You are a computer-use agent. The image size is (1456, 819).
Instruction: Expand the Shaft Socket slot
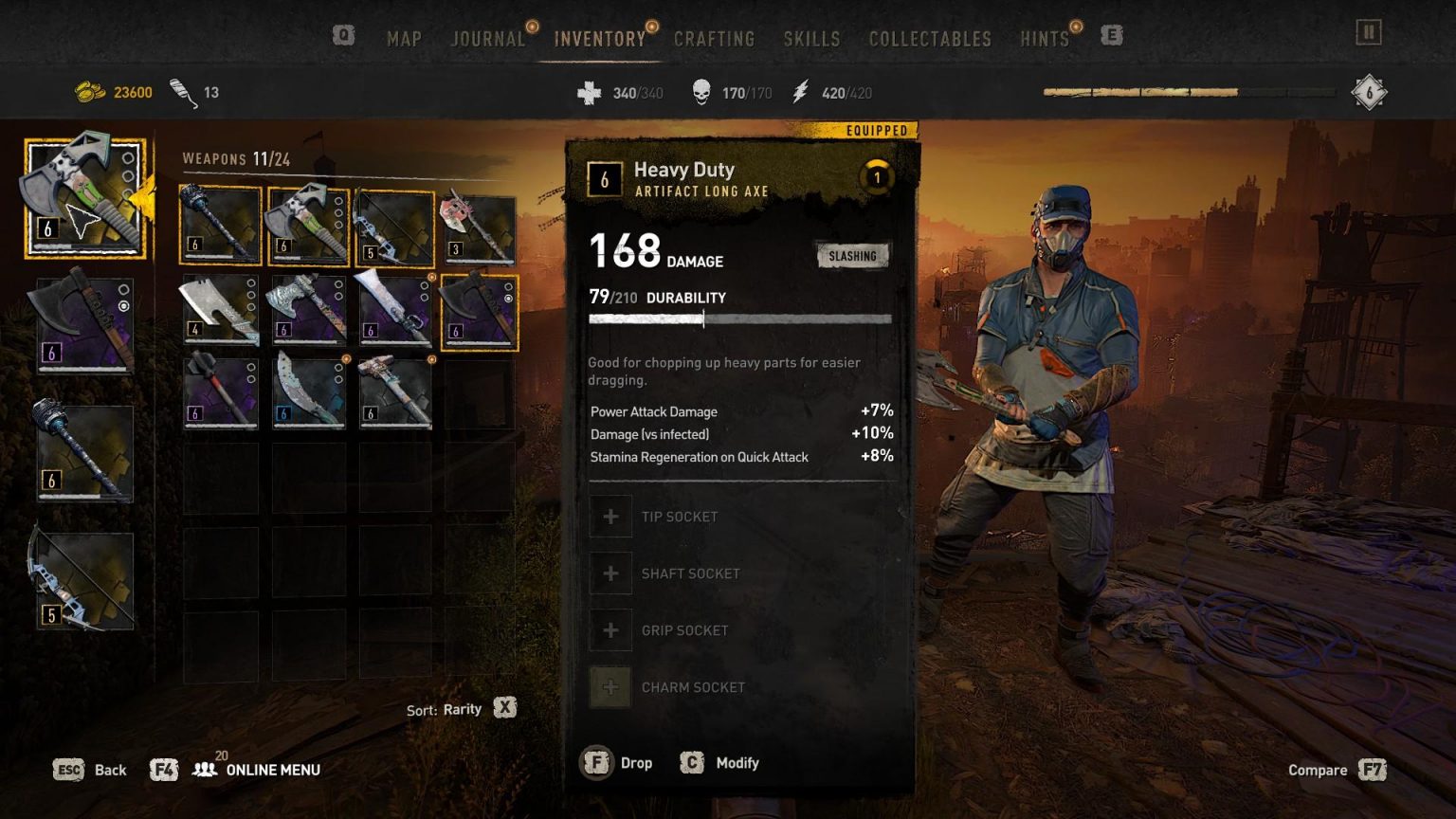pos(611,573)
